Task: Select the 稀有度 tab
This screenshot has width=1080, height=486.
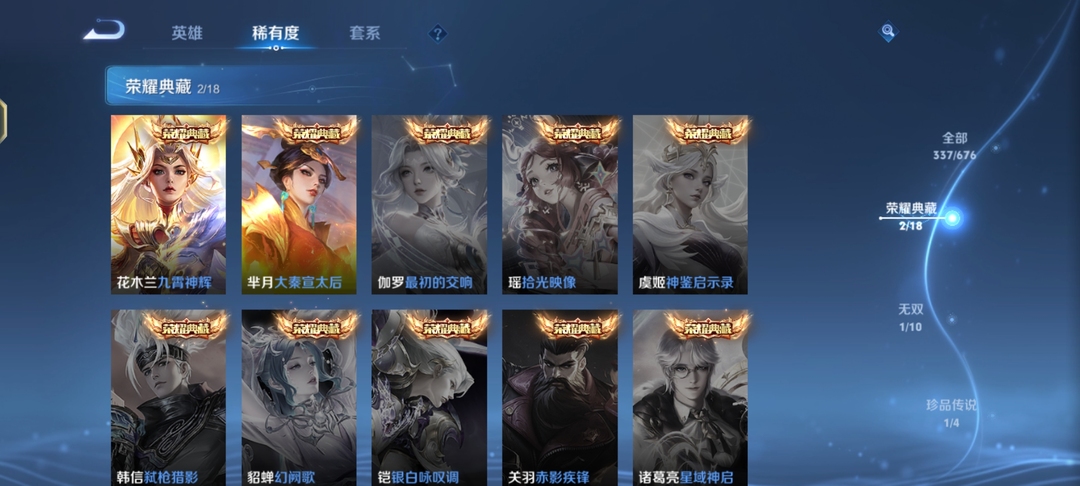Action: pos(275,33)
